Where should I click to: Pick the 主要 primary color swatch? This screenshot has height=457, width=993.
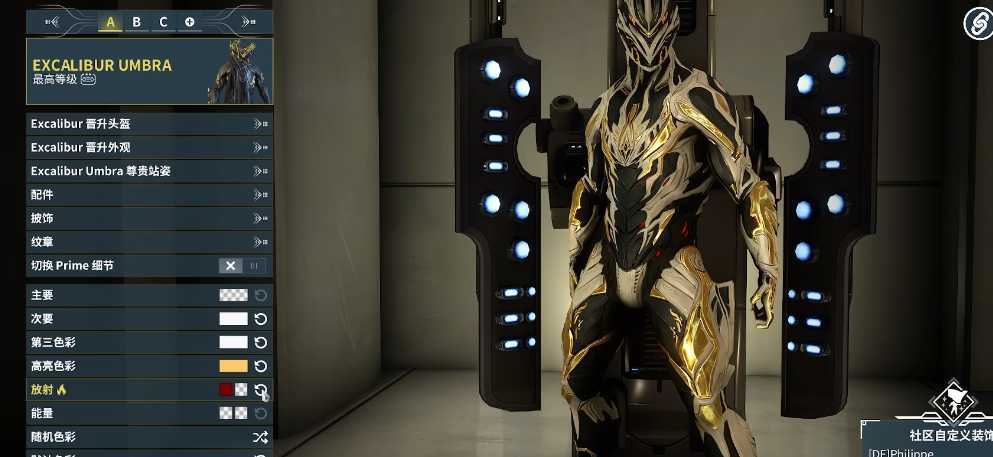(x=233, y=295)
